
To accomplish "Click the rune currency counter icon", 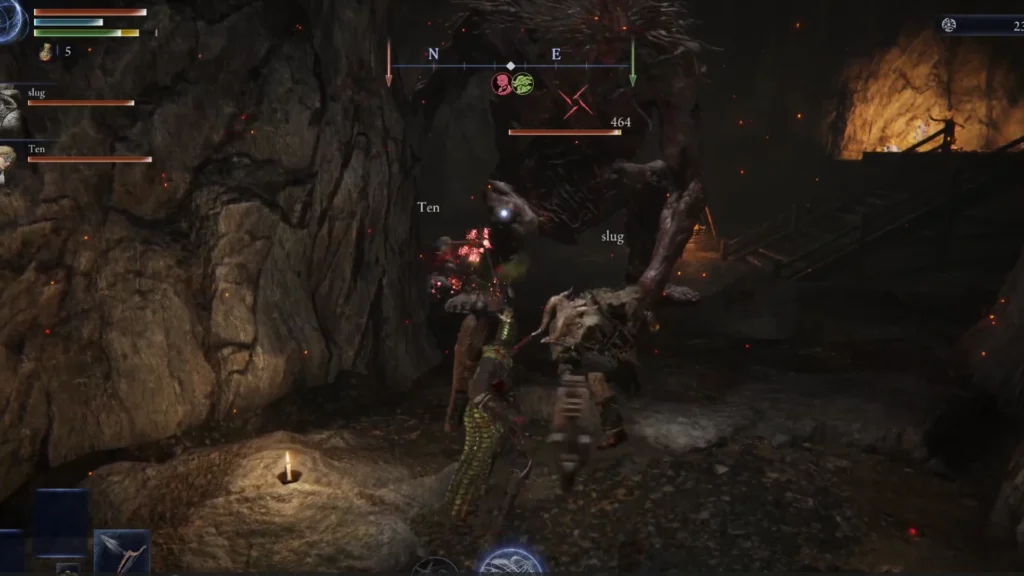I will point(950,26).
